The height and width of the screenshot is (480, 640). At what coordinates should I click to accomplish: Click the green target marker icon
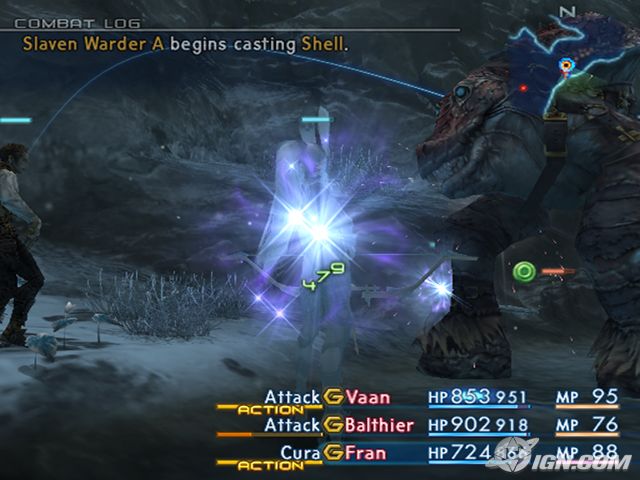click(523, 271)
